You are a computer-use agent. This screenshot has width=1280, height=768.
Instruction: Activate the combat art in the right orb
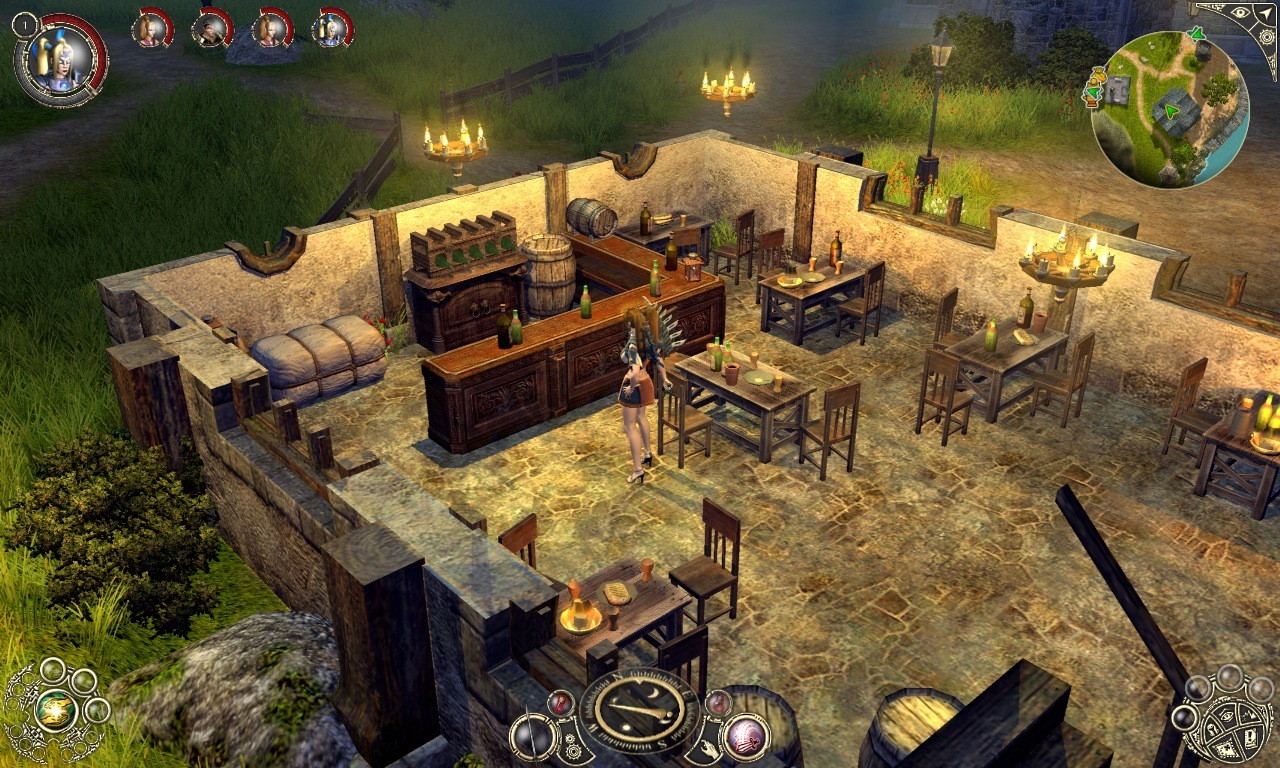coord(745,739)
